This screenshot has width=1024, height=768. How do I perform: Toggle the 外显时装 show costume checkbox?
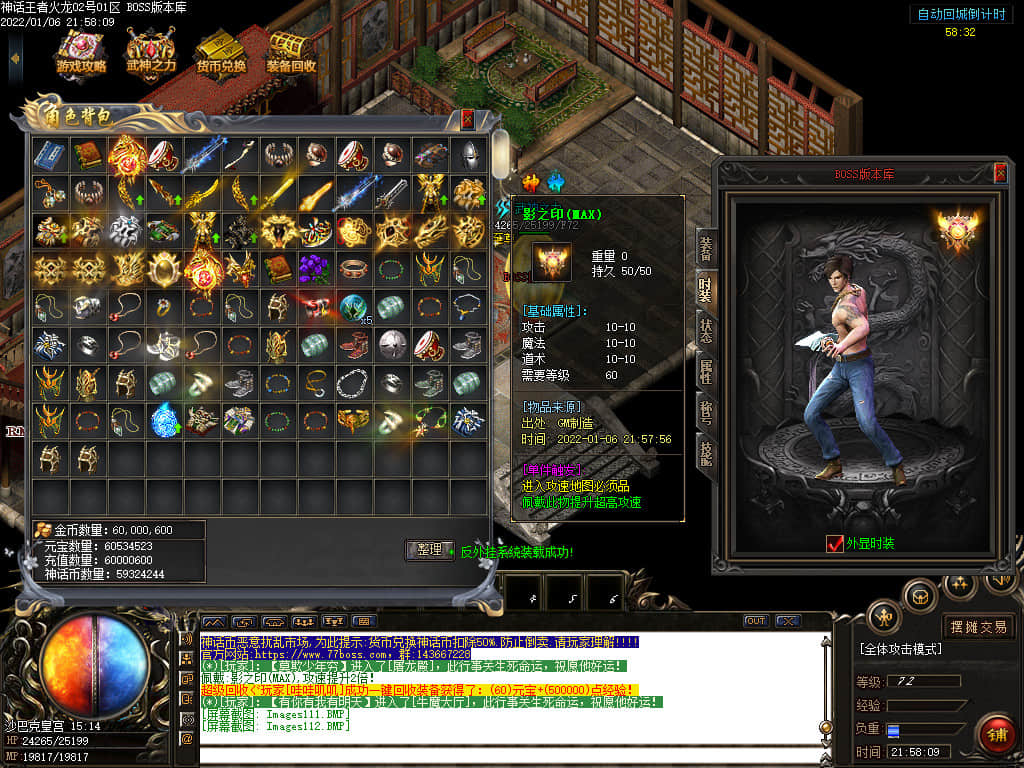tap(835, 544)
